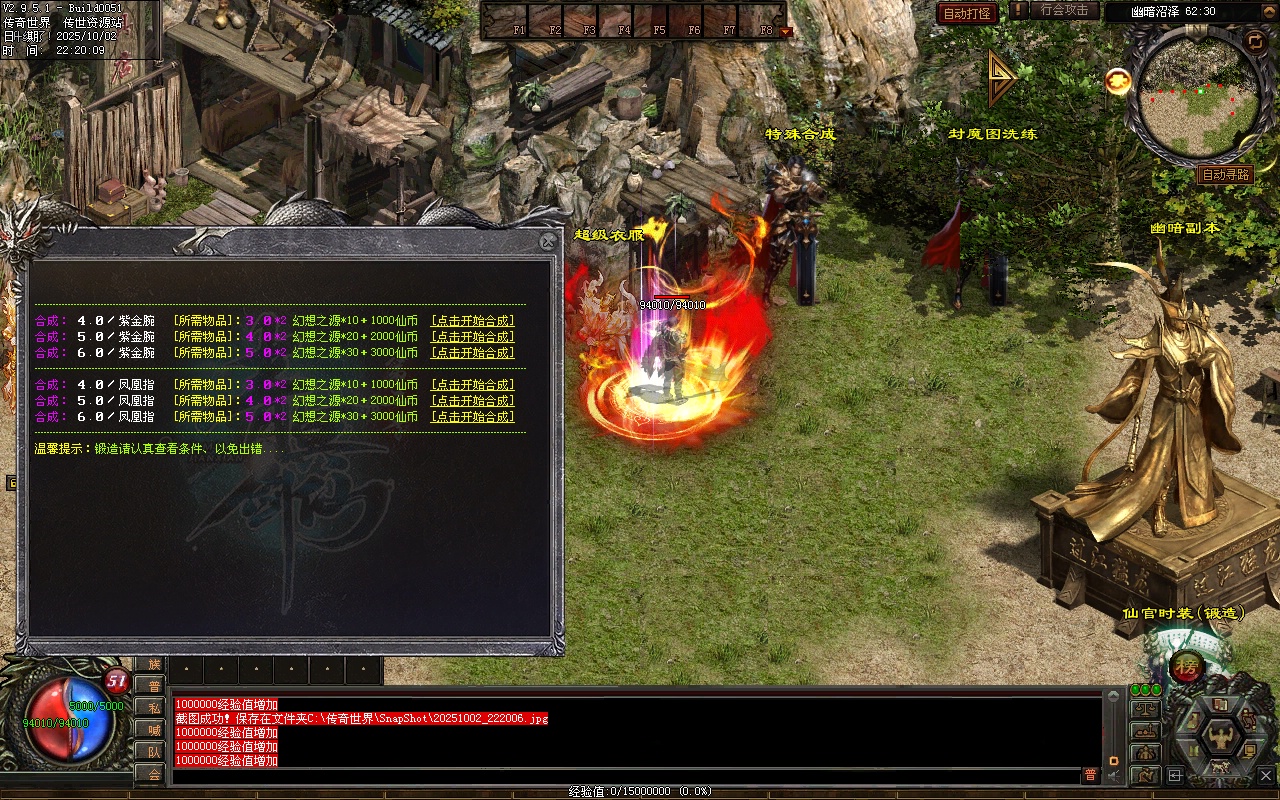Toggle the 自动打怪 auto-fight button
Image resolution: width=1280 pixels, height=800 pixels.
pos(967,13)
